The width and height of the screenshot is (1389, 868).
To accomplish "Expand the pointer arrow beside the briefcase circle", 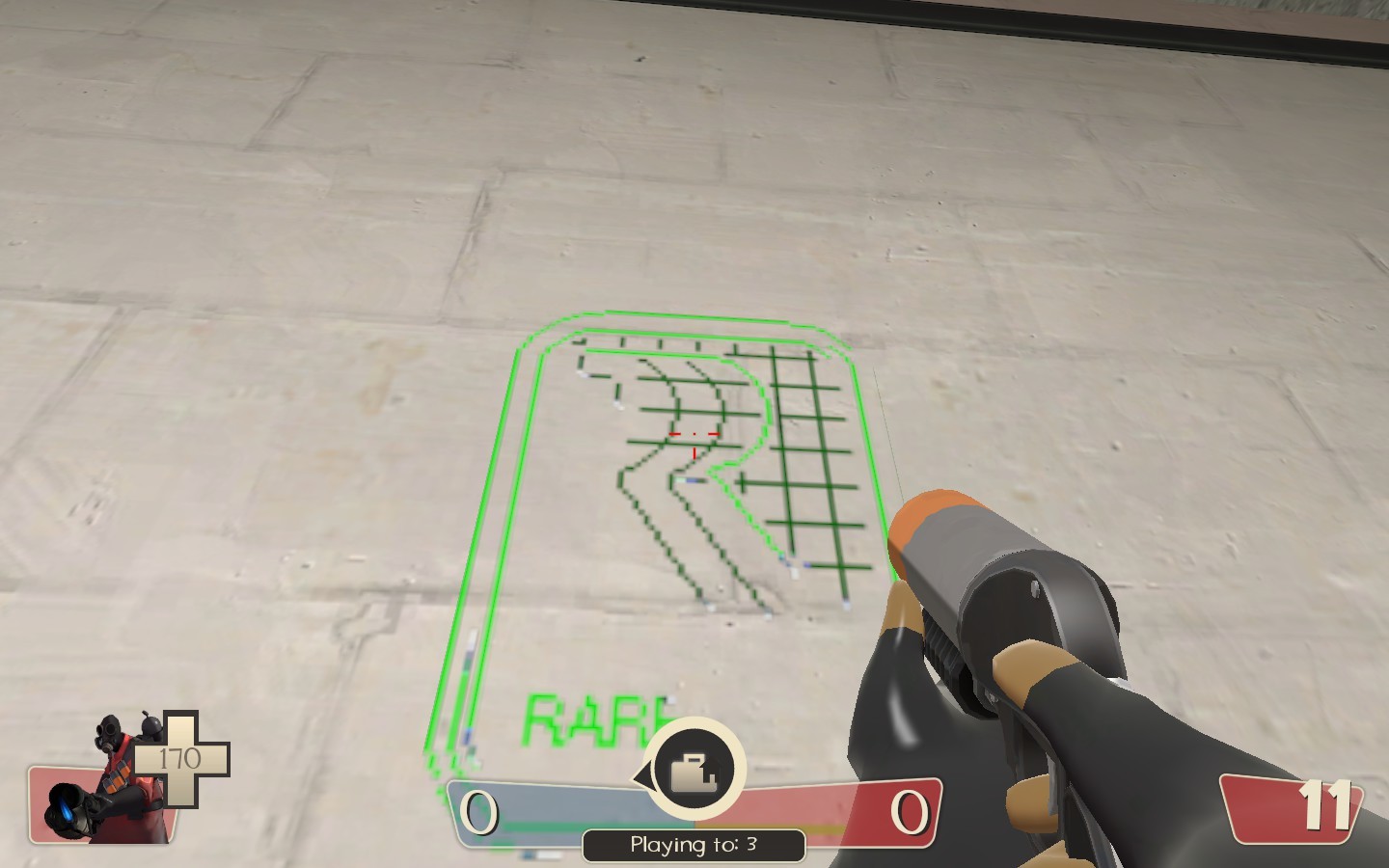I will coord(641,772).
